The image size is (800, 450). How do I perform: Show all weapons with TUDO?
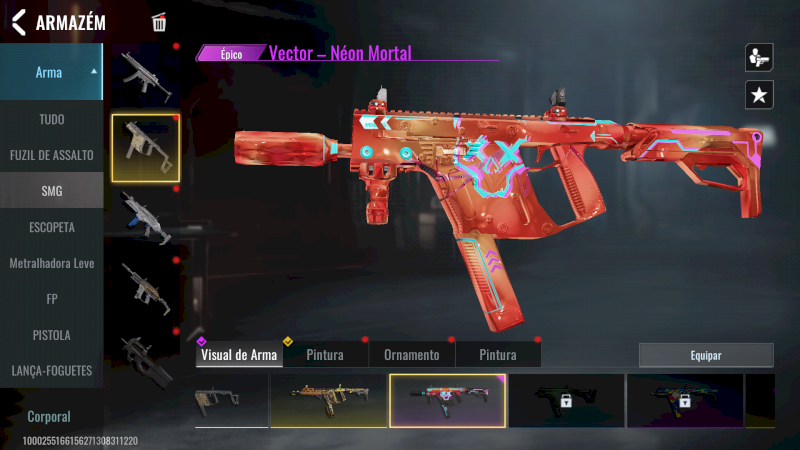coord(51,119)
